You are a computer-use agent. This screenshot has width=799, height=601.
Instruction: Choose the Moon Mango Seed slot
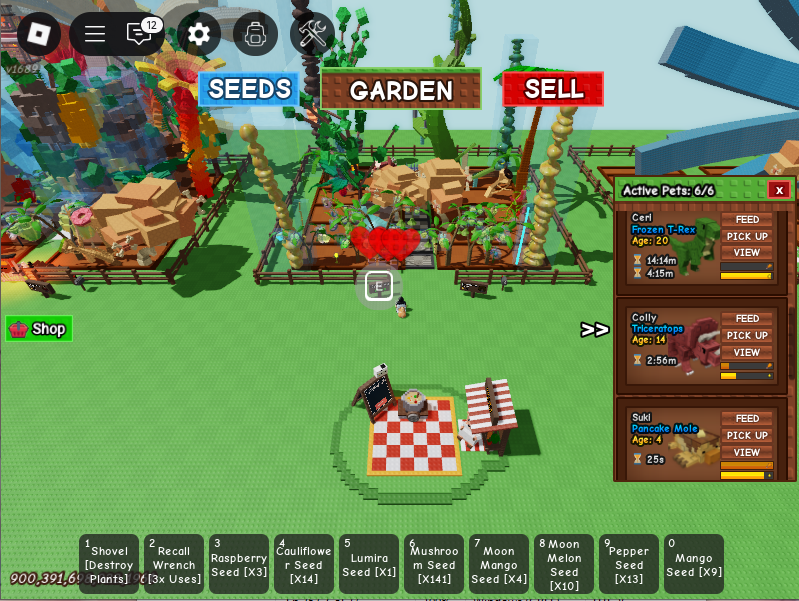pyautogui.click(x=499, y=564)
